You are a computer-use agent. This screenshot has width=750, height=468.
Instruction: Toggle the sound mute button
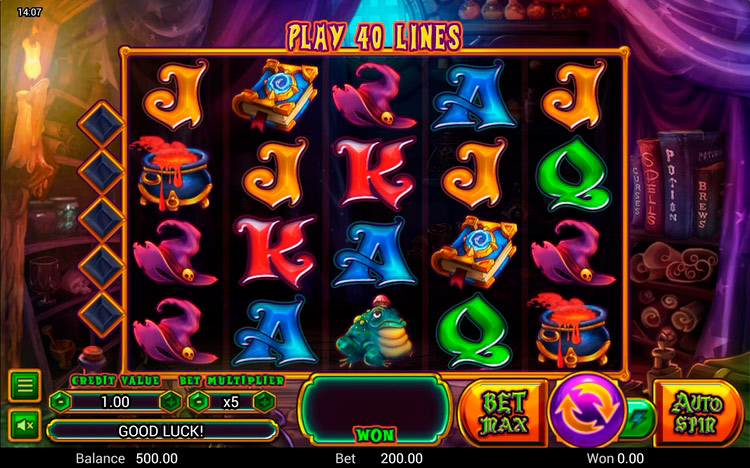24,424
